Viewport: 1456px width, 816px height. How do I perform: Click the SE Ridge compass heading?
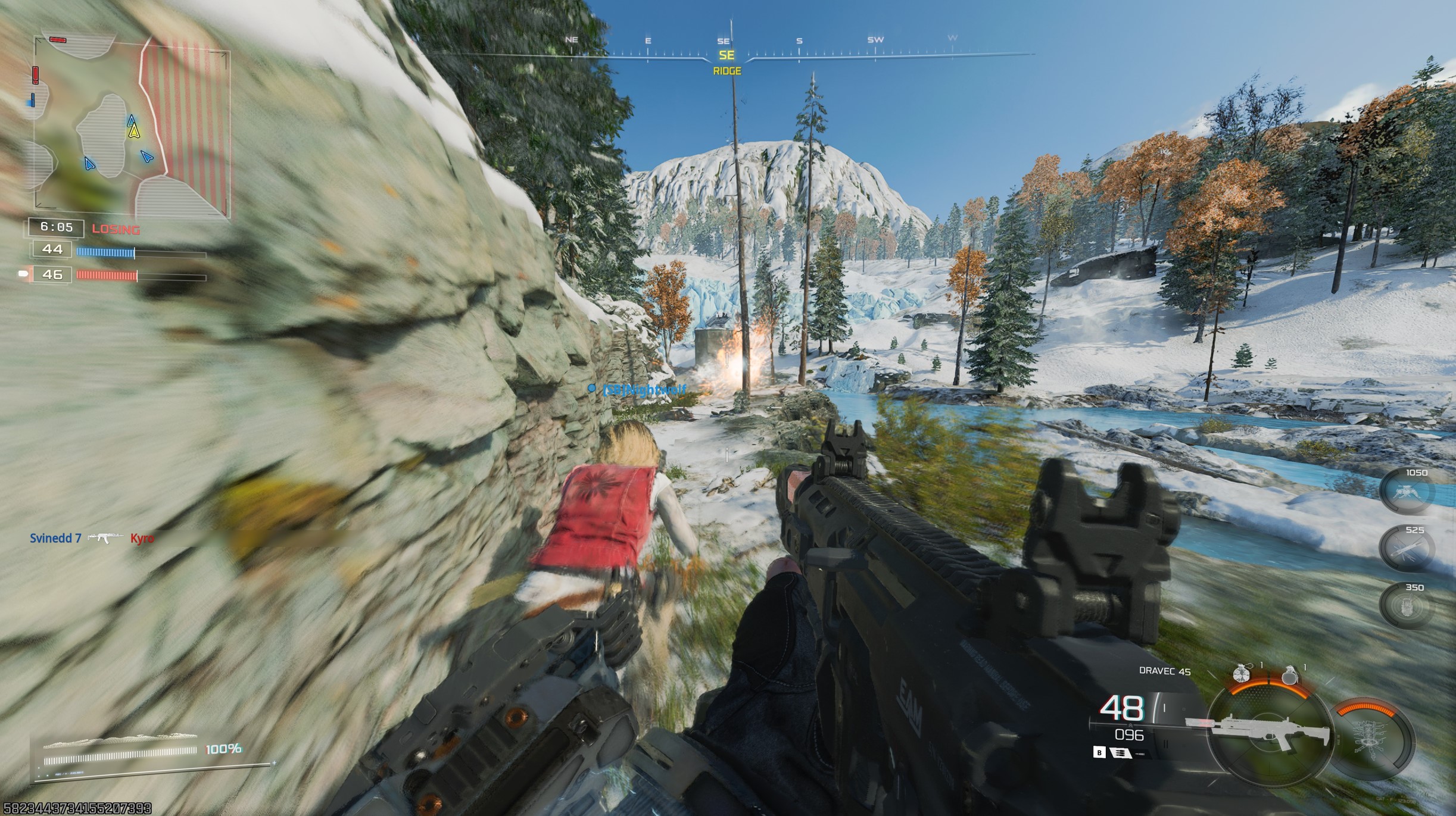pyautogui.click(x=727, y=61)
